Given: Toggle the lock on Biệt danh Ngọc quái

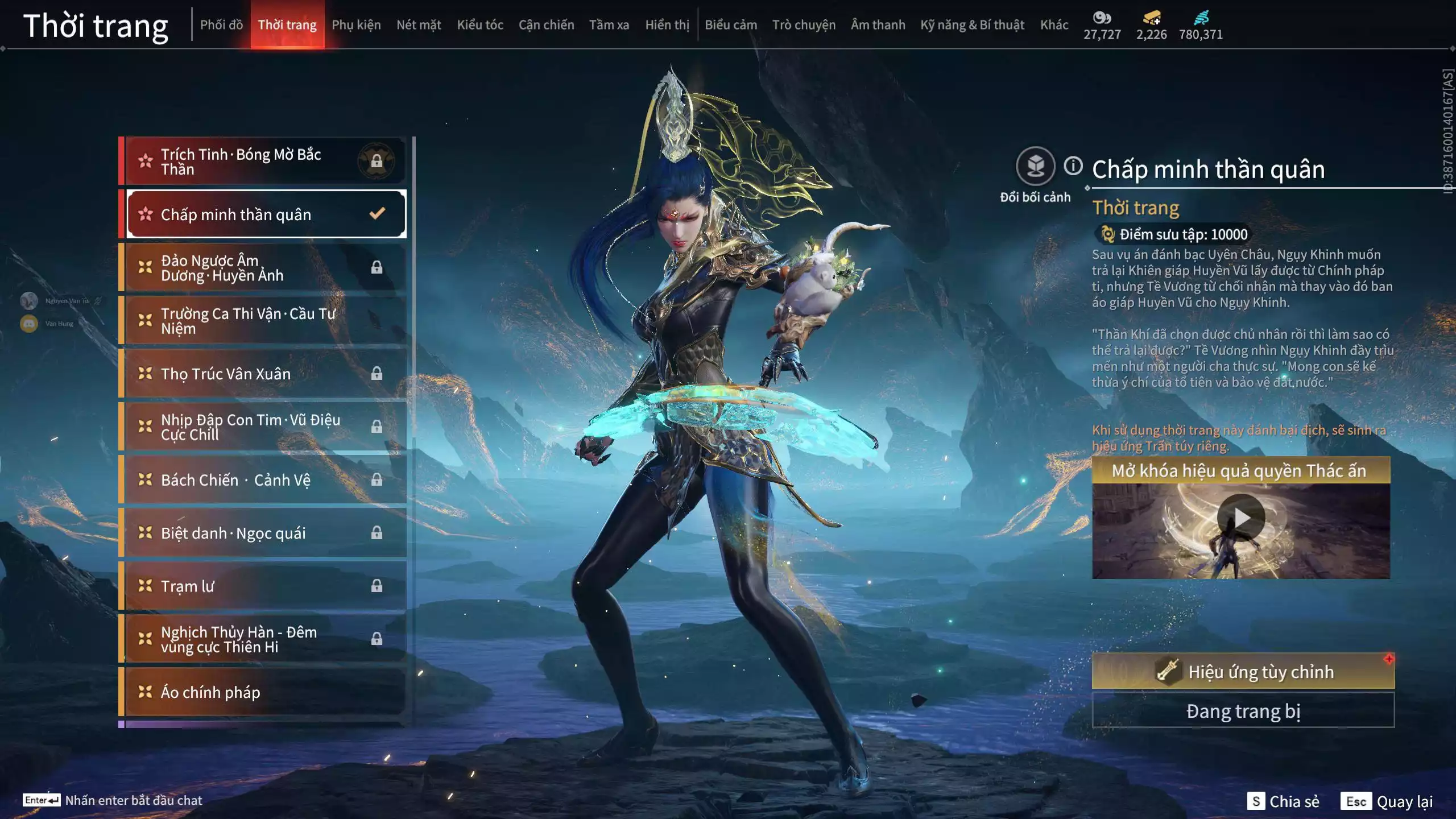Looking at the screenshot, I should point(377,533).
